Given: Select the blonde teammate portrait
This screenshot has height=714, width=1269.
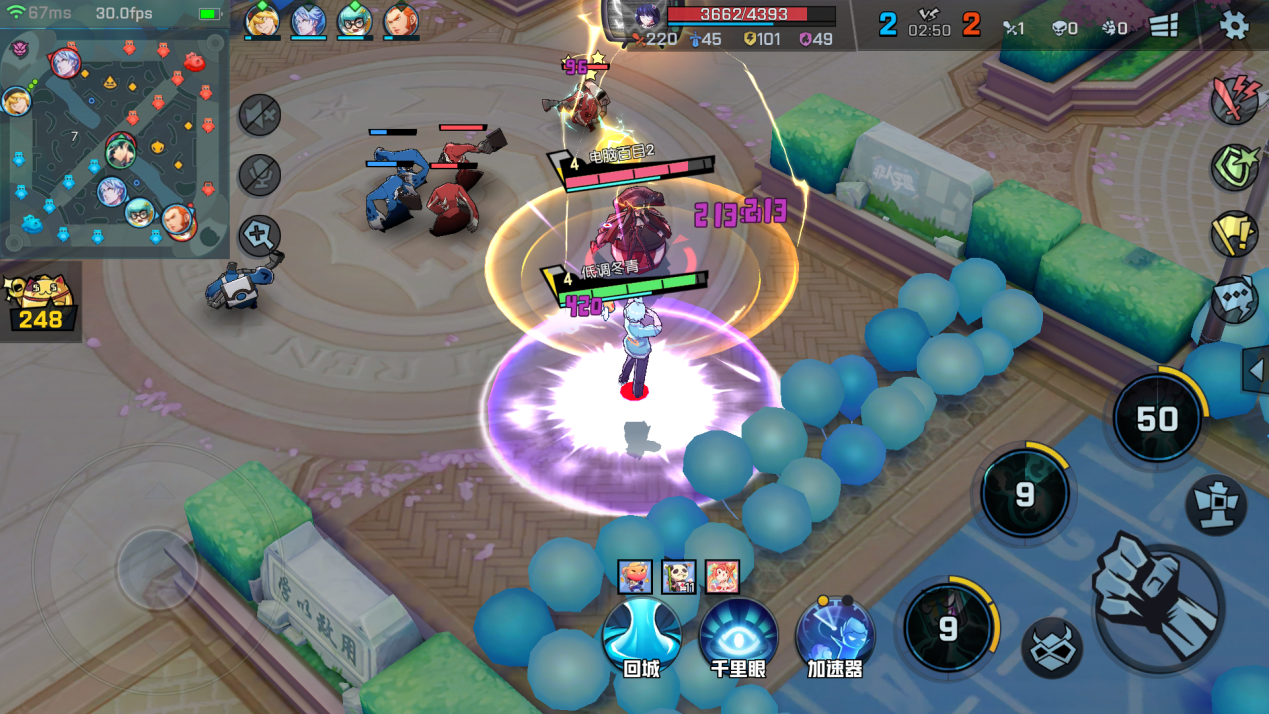Looking at the screenshot, I should (262, 21).
